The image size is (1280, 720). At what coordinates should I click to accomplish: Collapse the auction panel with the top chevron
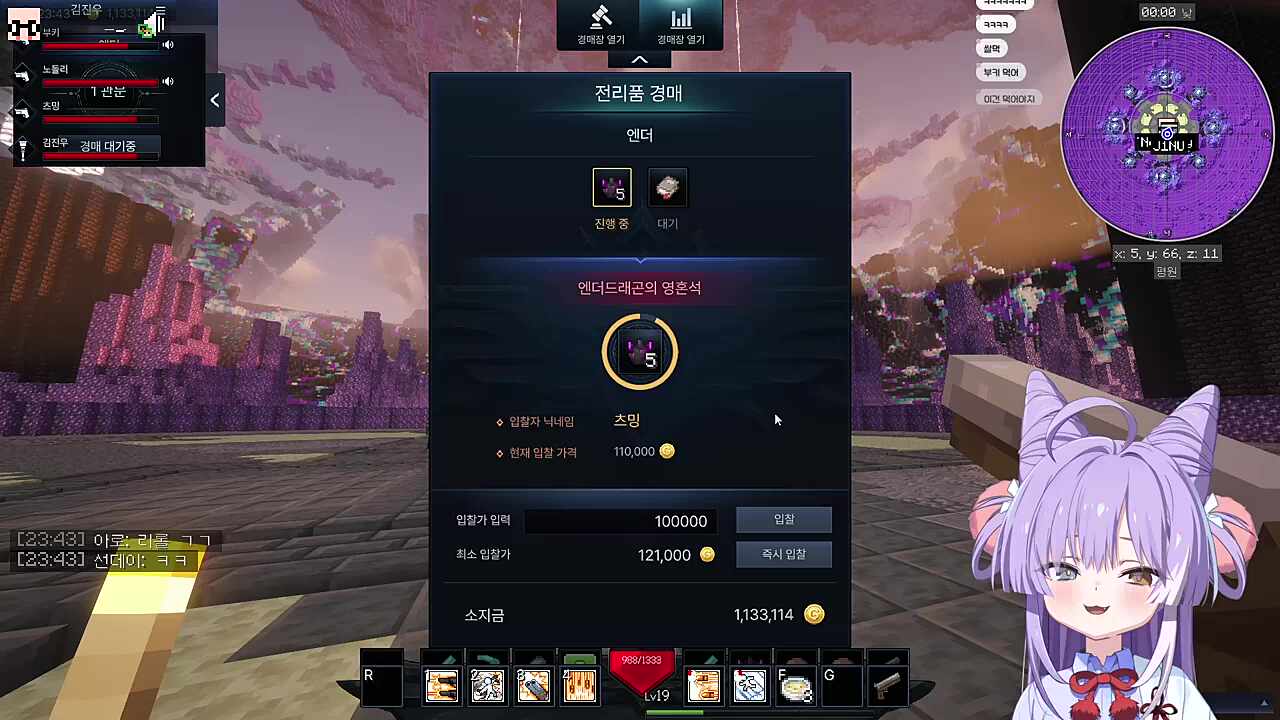639,59
